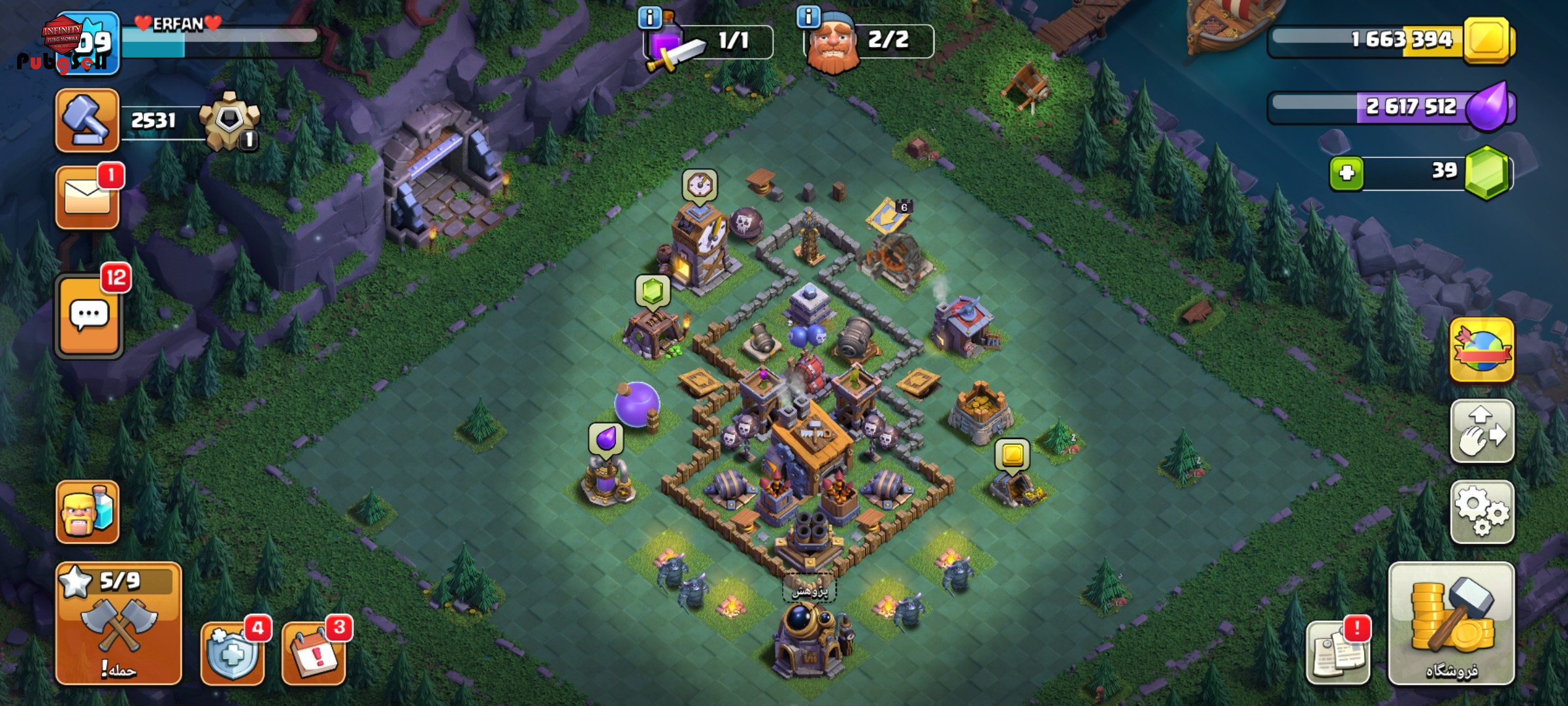This screenshot has width=1568, height=706.
Task: Open the shield and plus icon with badge 4
Action: (x=233, y=652)
